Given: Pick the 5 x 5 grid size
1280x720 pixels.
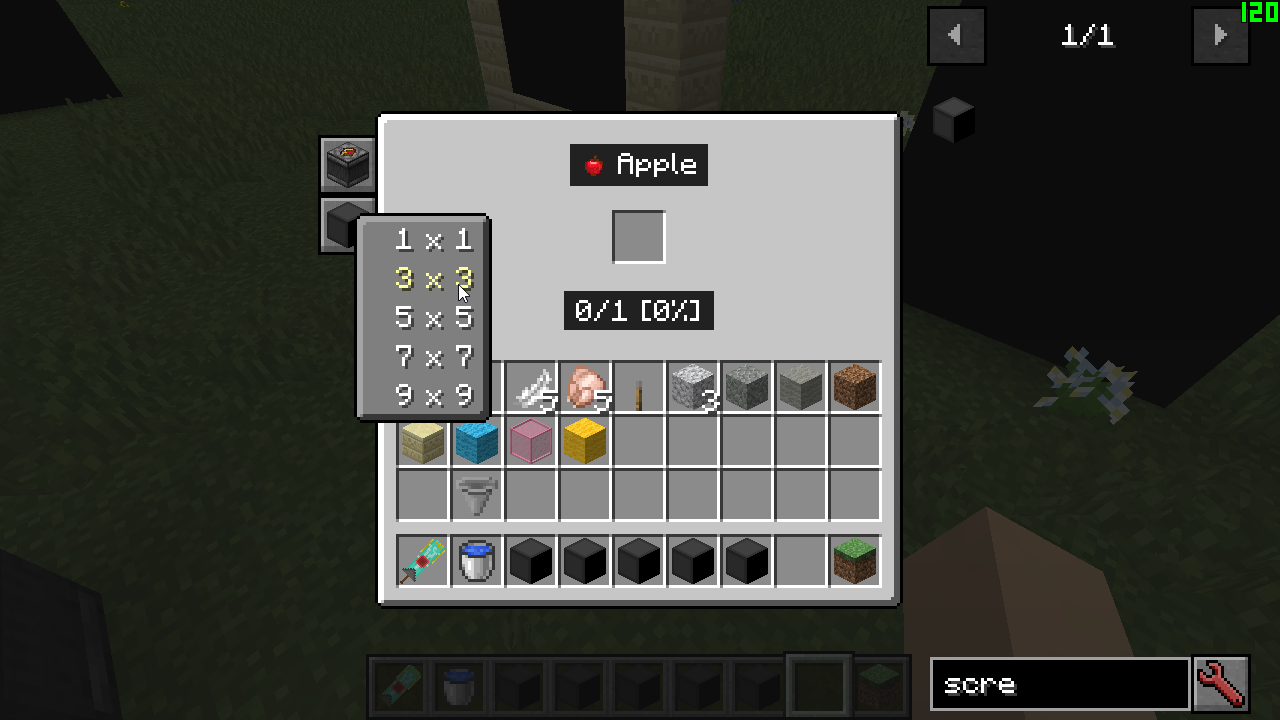Looking at the screenshot, I should coord(433,318).
